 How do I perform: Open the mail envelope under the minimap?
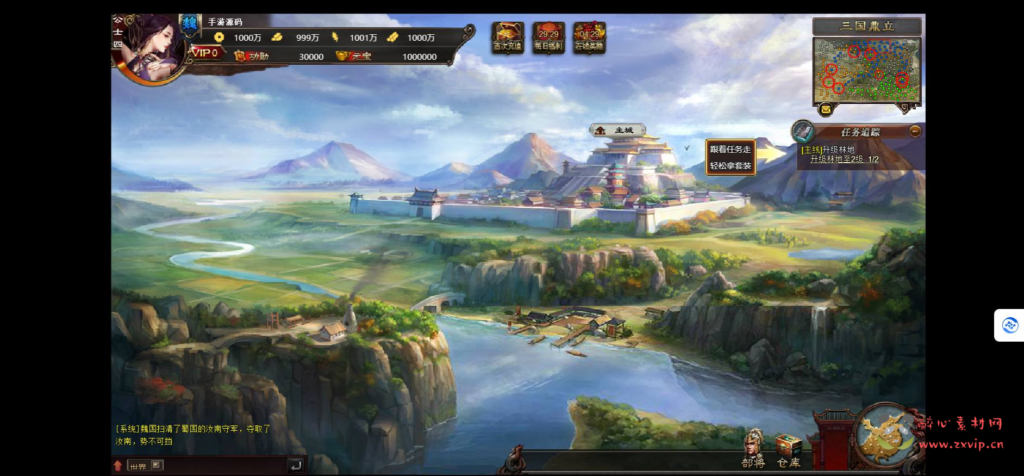pos(826,107)
